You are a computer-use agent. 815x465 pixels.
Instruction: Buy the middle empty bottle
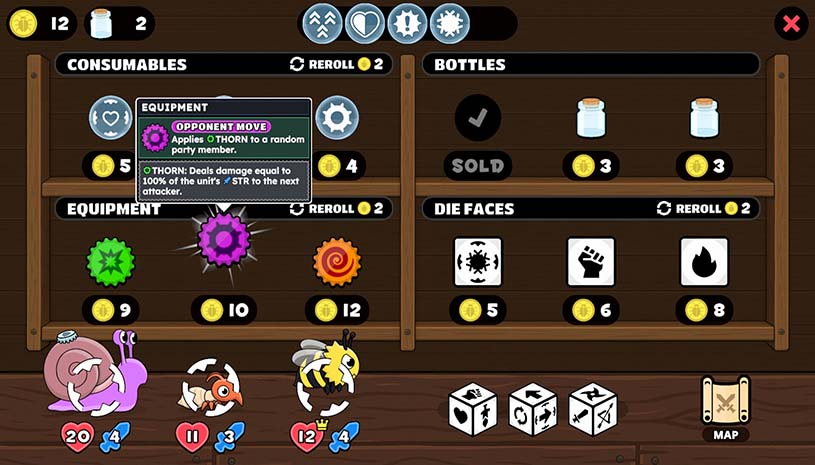590,119
